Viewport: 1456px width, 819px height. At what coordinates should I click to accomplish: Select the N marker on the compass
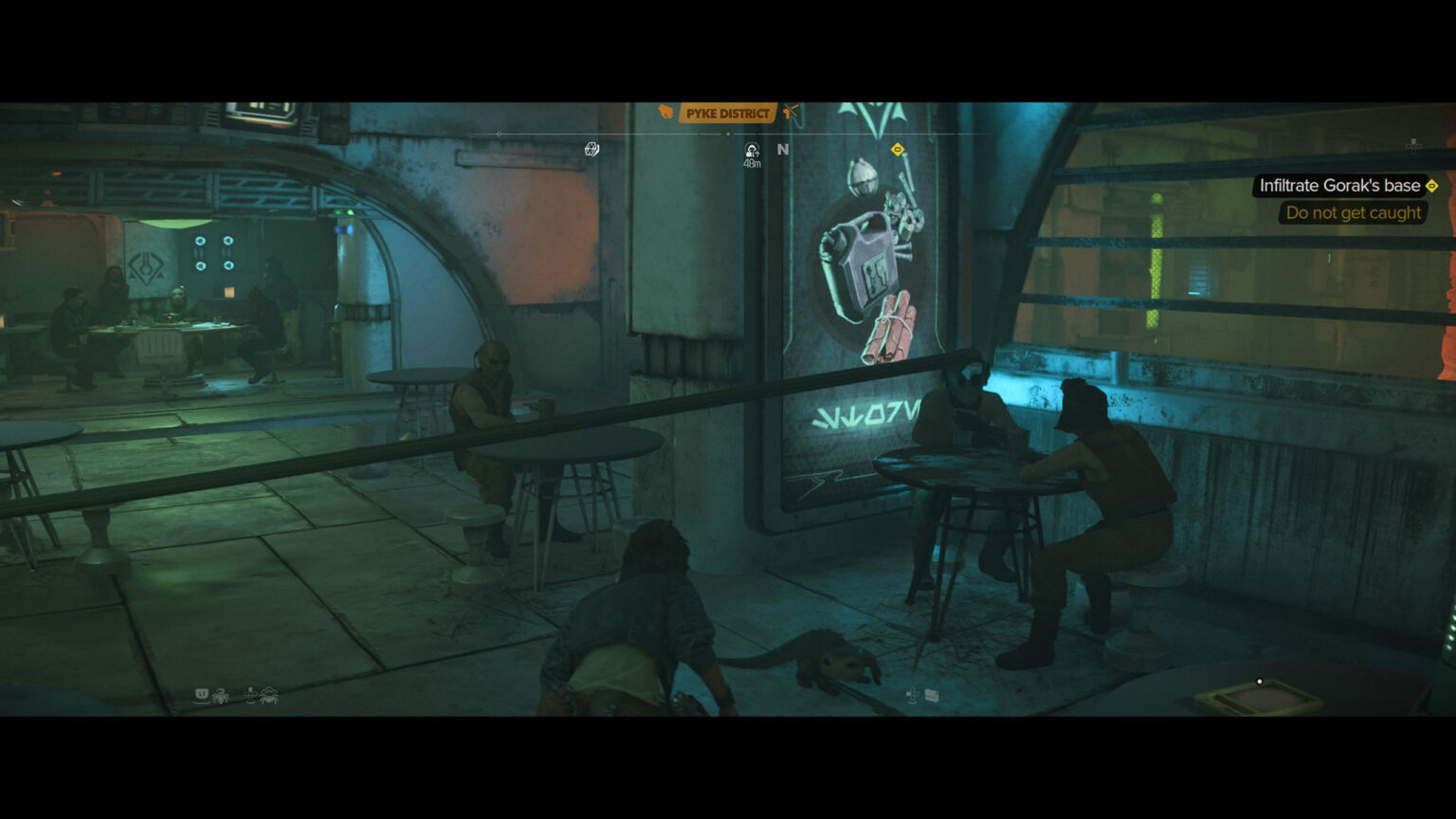(783, 148)
